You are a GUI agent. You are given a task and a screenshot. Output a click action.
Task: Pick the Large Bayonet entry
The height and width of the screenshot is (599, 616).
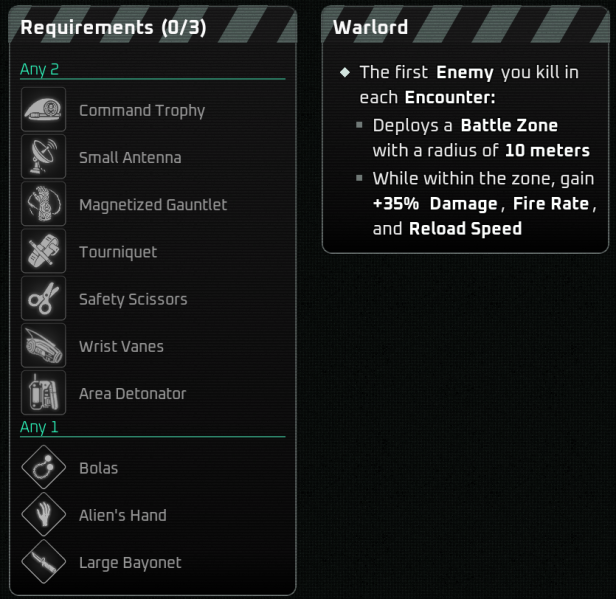pos(130,562)
